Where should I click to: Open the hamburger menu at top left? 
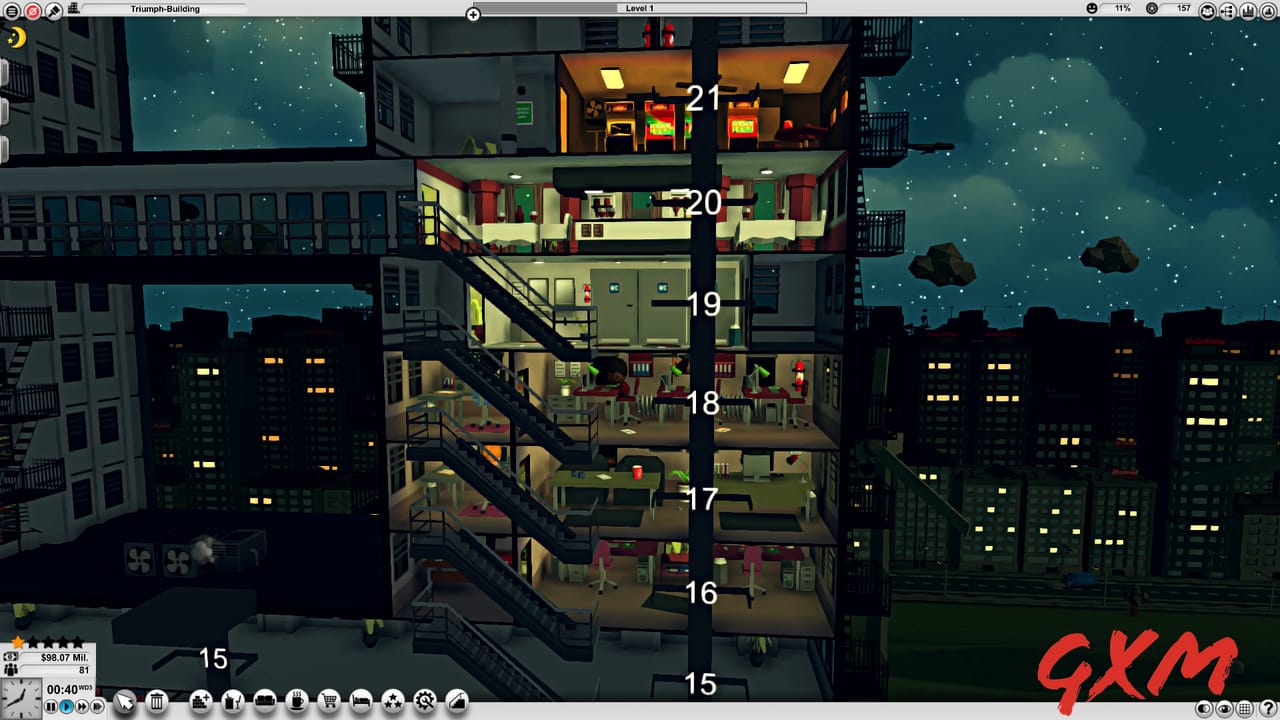[12, 8]
